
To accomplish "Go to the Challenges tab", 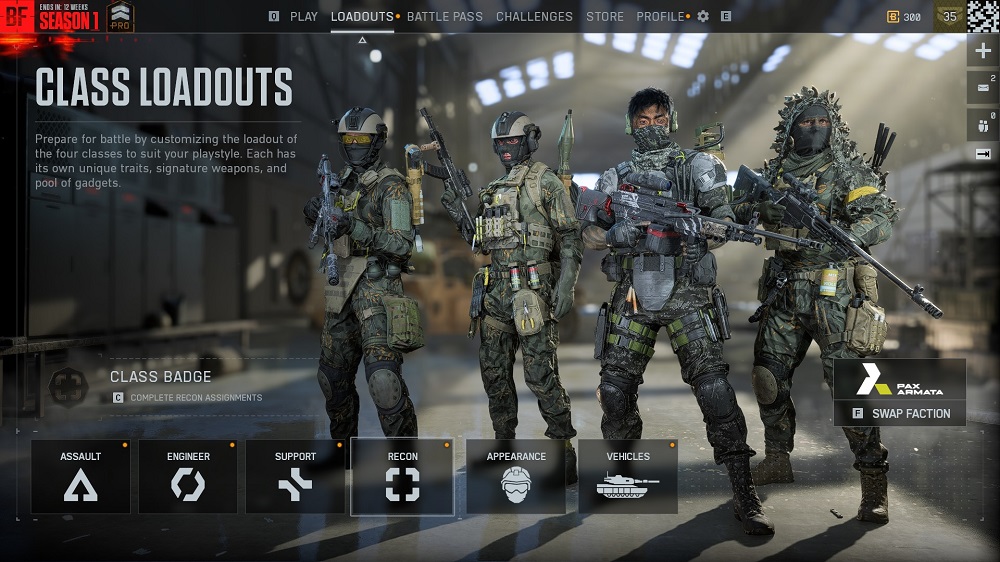I will tap(534, 16).
